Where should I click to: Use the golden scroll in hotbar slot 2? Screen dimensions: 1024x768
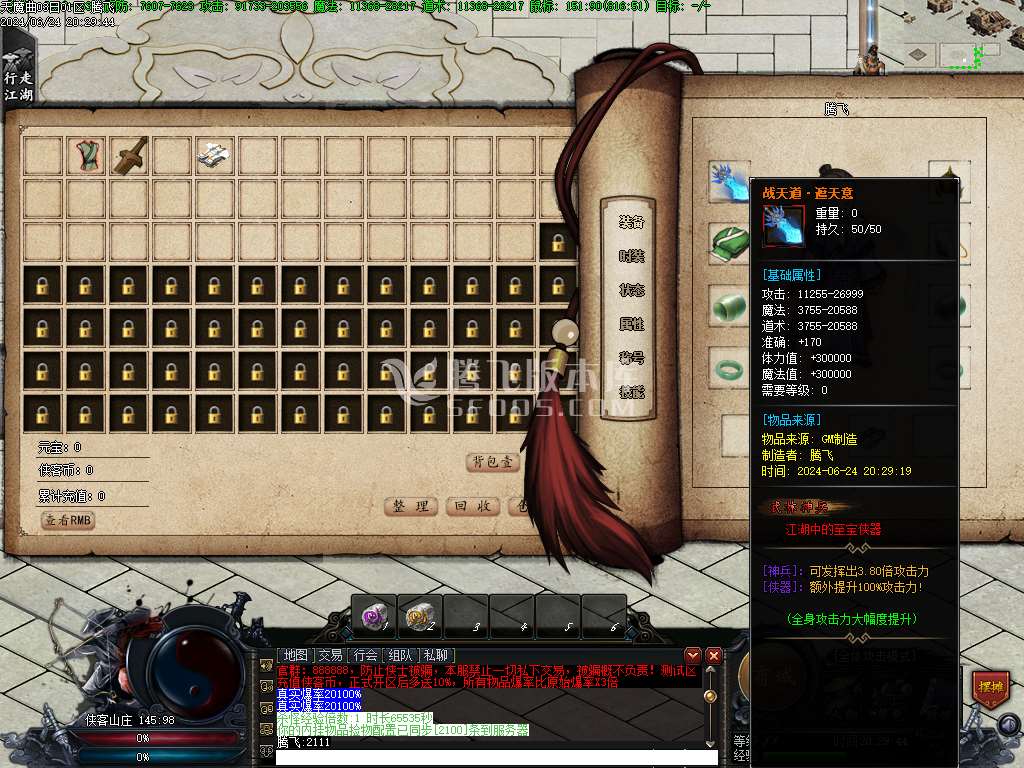pyautogui.click(x=420, y=617)
